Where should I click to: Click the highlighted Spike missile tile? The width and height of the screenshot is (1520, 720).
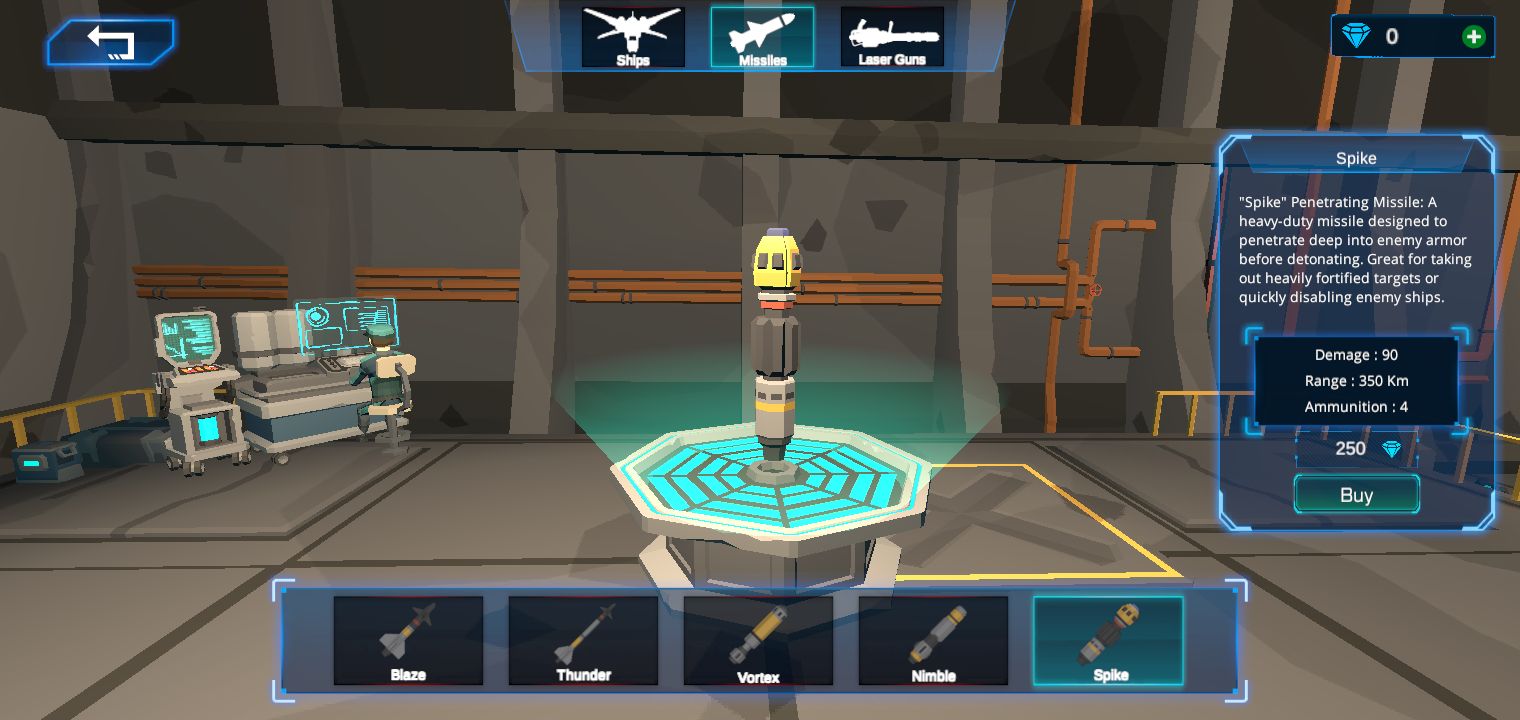pyautogui.click(x=1108, y=641)
